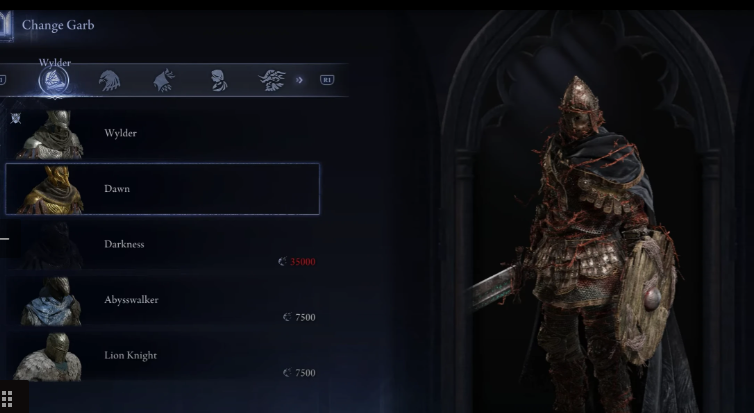Select the Wylder default garb row
The image size is (754, 413).
pos(160,133)
